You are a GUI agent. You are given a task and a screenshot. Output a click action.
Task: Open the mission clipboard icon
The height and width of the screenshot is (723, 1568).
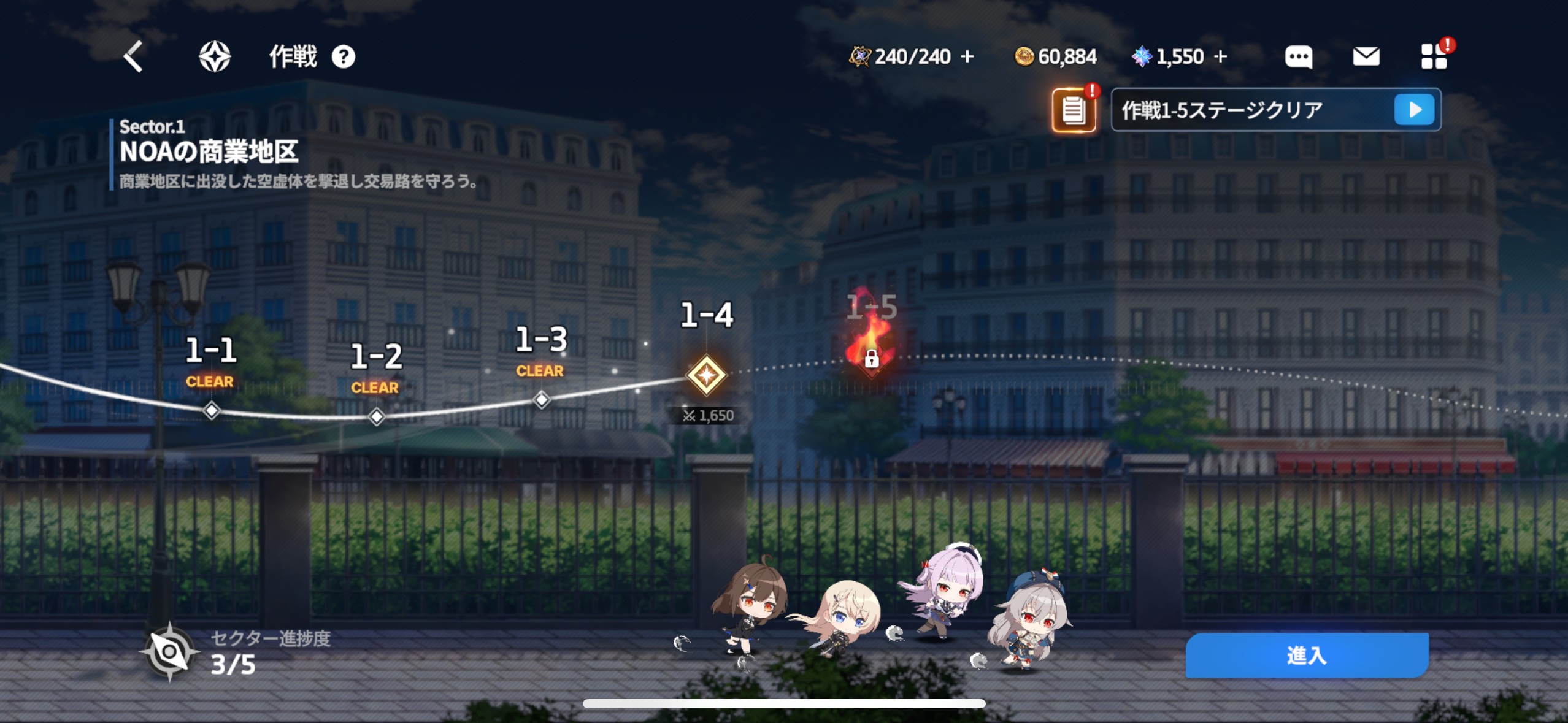point(1074,110)
